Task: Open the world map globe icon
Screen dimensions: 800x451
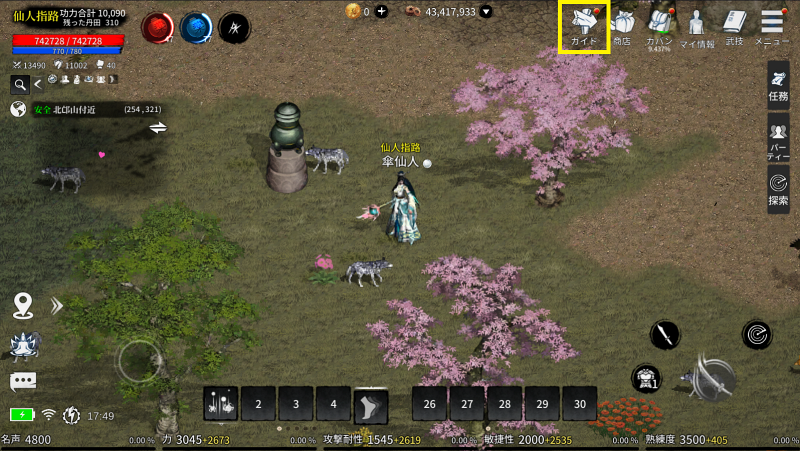Action: [x=18, y=110]
